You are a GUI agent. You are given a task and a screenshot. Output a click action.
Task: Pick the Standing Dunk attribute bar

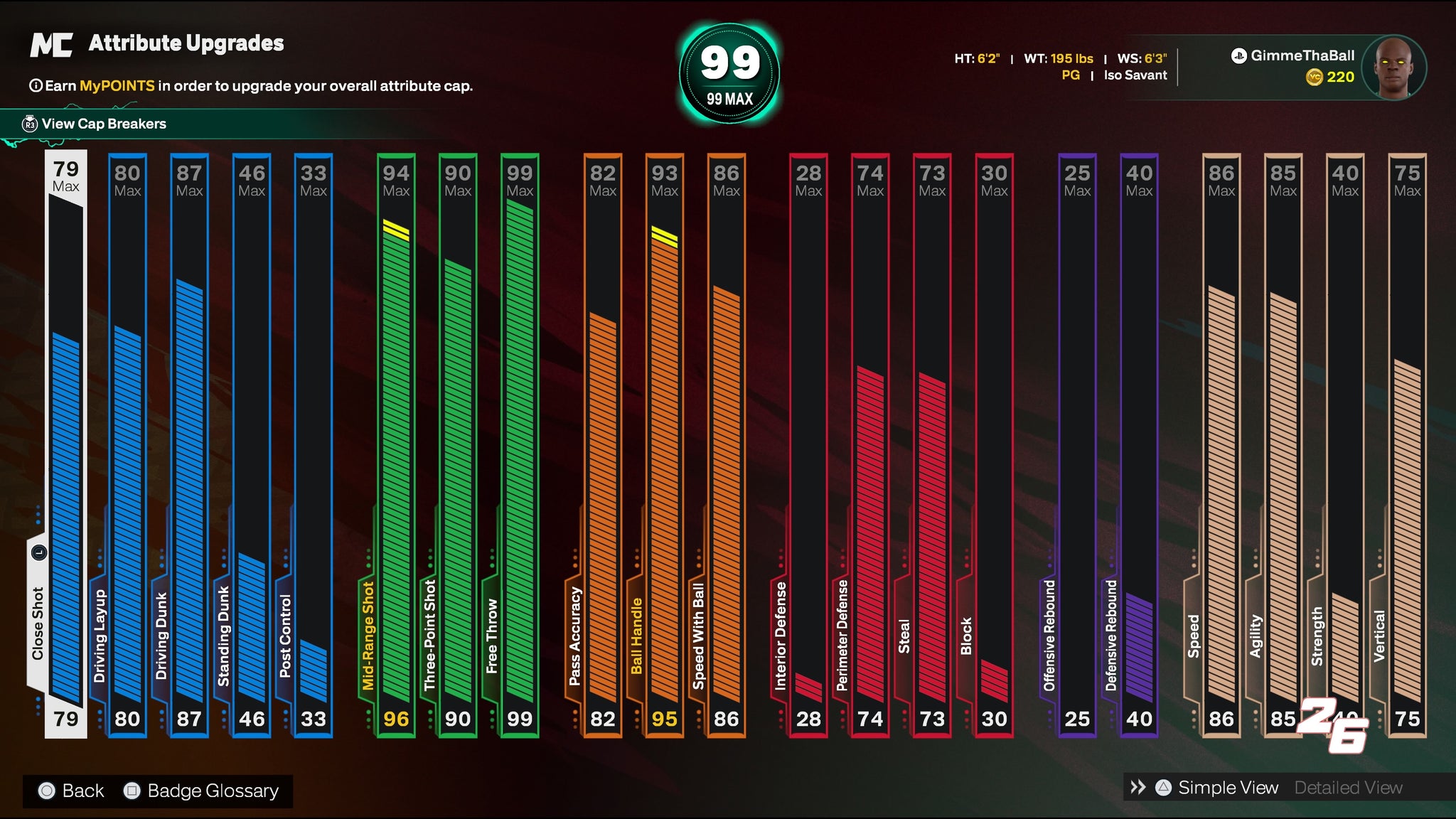click(252, 444)
